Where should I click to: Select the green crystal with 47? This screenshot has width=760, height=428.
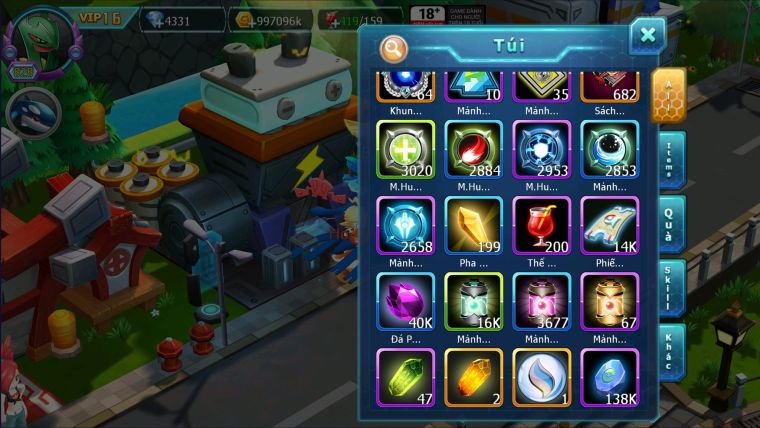pos(405,377)
